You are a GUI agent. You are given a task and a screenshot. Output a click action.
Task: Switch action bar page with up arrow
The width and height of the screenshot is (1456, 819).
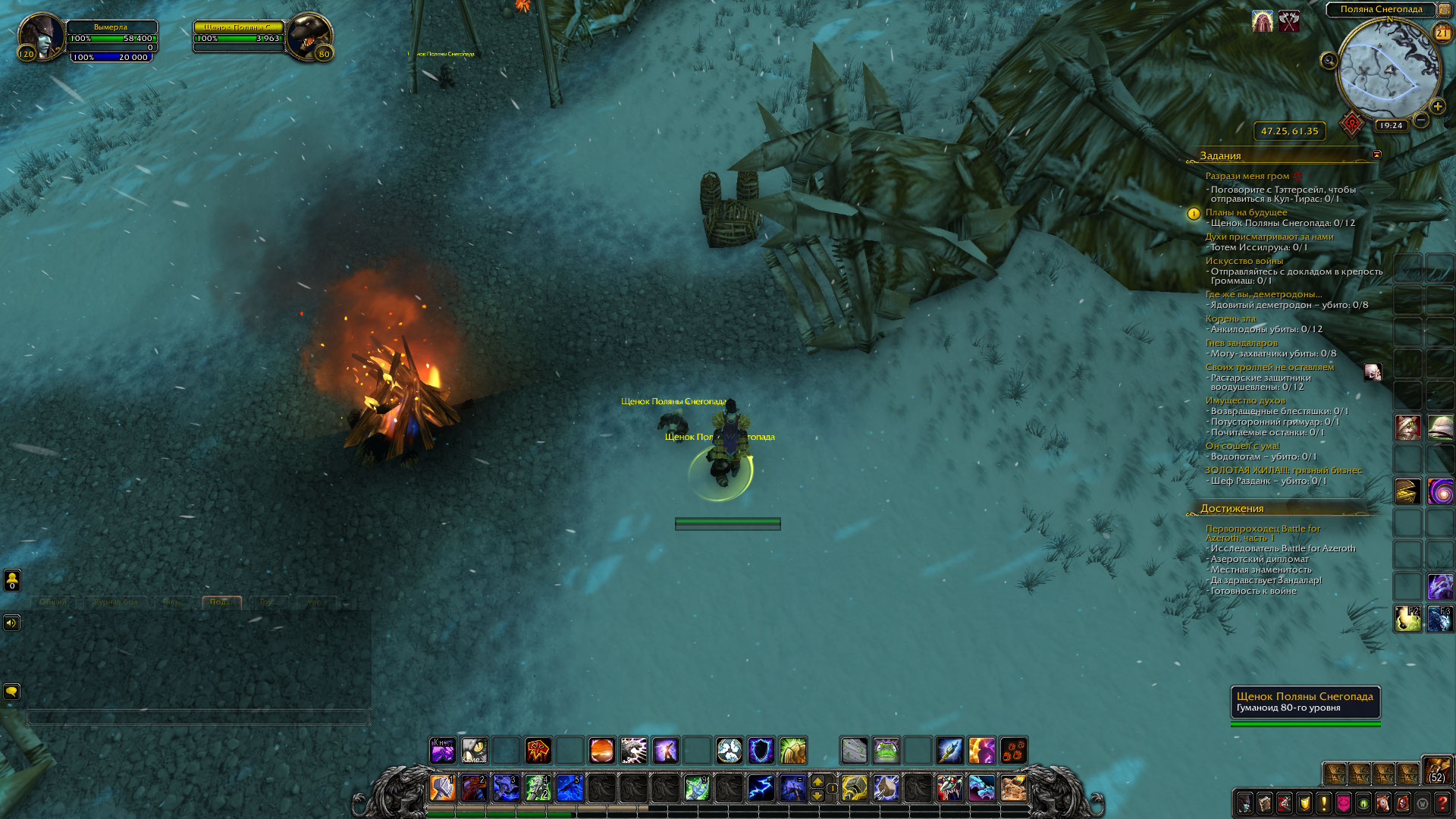click(x=817, y=781)
